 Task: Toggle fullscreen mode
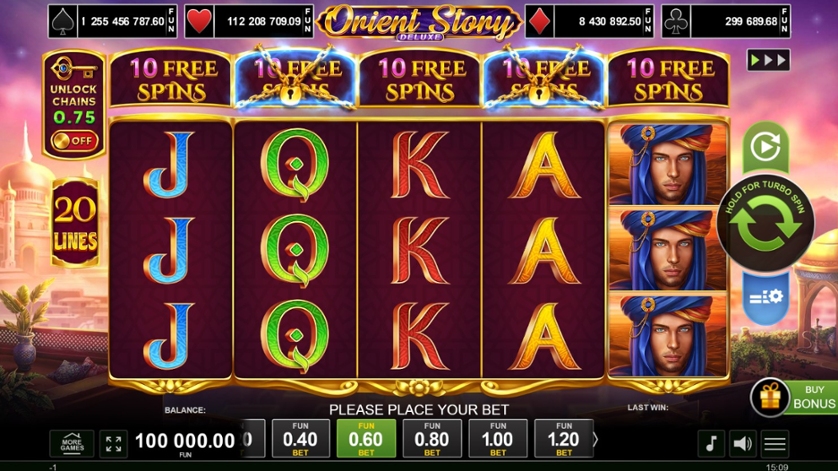click(x=113, y=443)
